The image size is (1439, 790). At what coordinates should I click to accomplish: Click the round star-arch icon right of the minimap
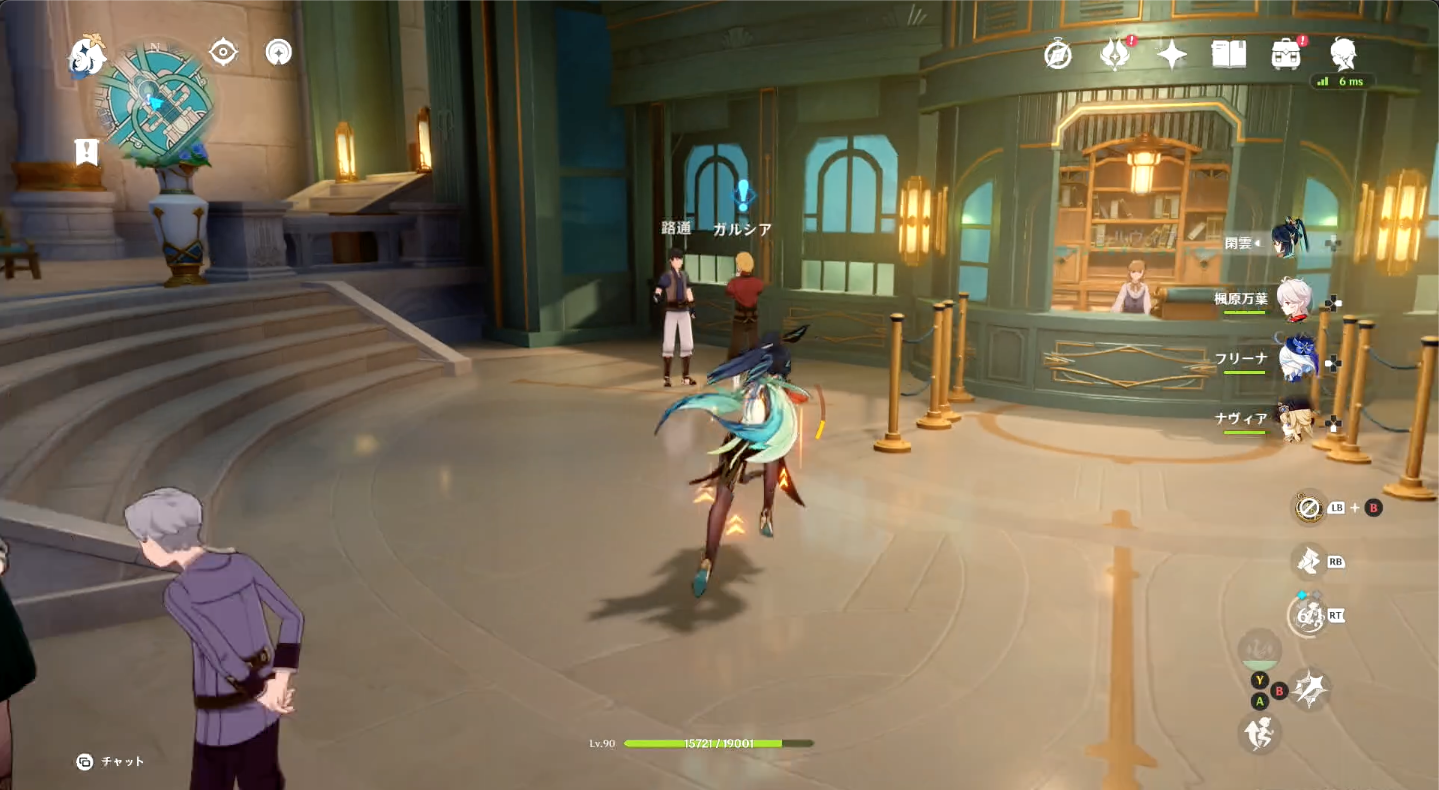[279, 52]
